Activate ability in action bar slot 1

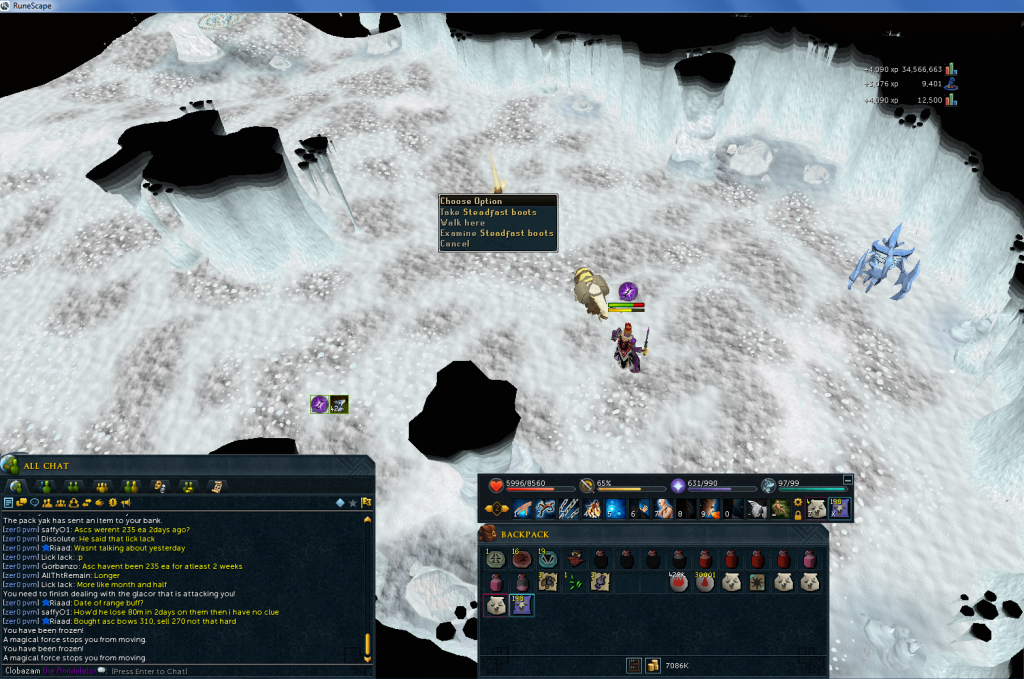pyautogui.click(x=522, y=509)
